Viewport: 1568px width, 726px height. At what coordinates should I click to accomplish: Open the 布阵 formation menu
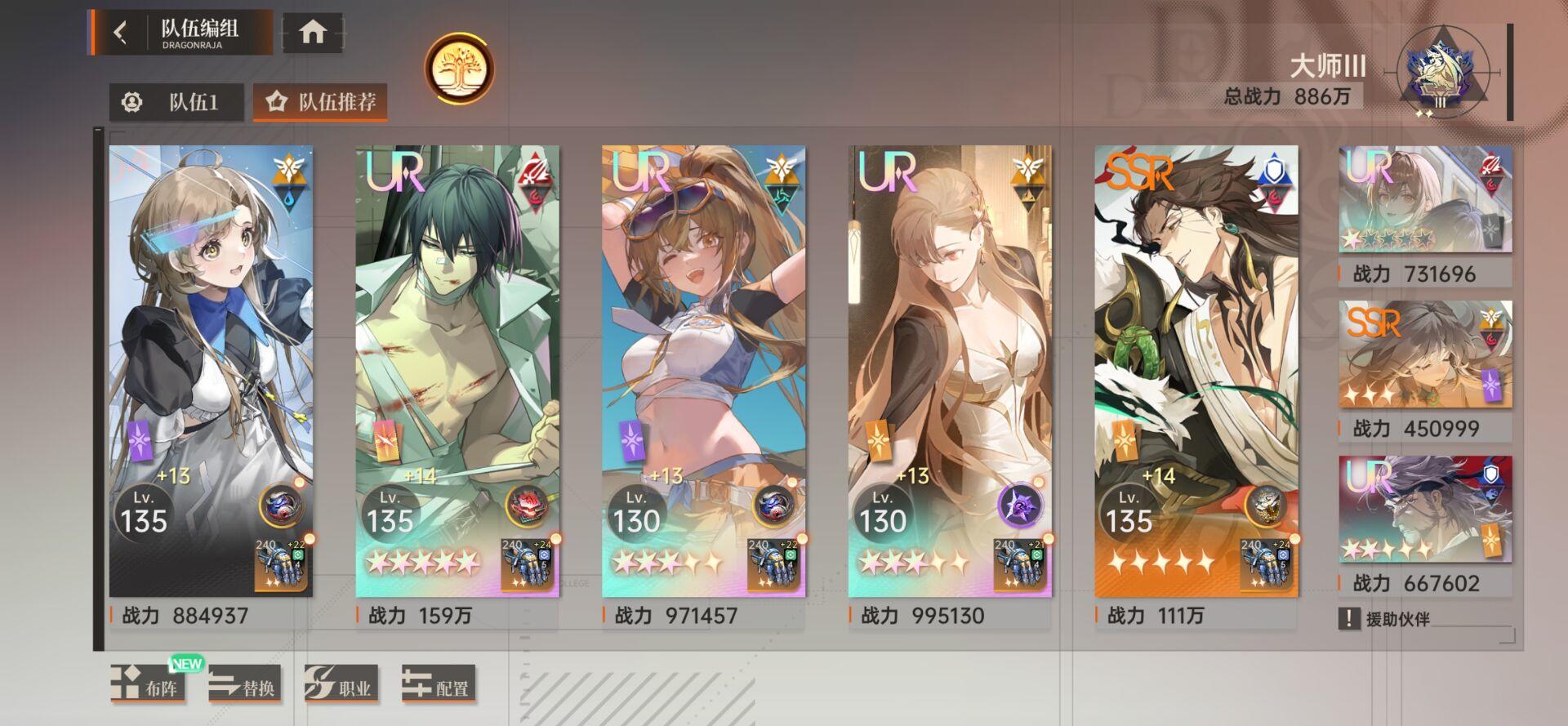click(148, 686)
